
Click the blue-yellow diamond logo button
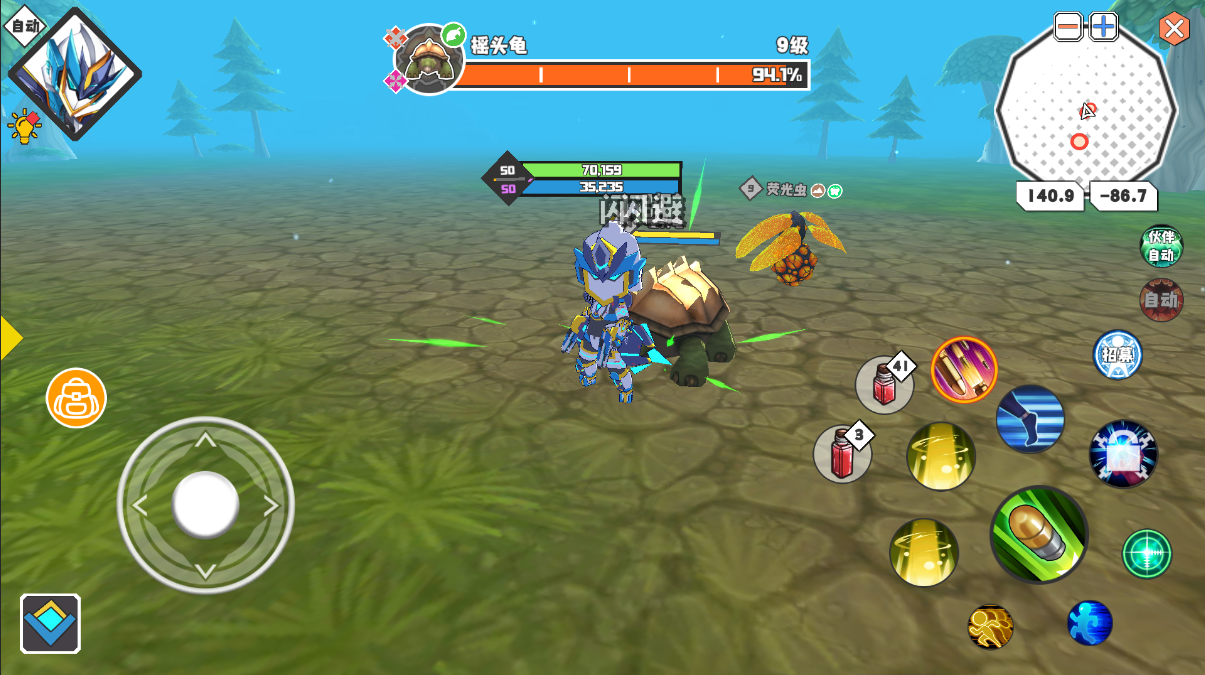click(x=50, y=624)
